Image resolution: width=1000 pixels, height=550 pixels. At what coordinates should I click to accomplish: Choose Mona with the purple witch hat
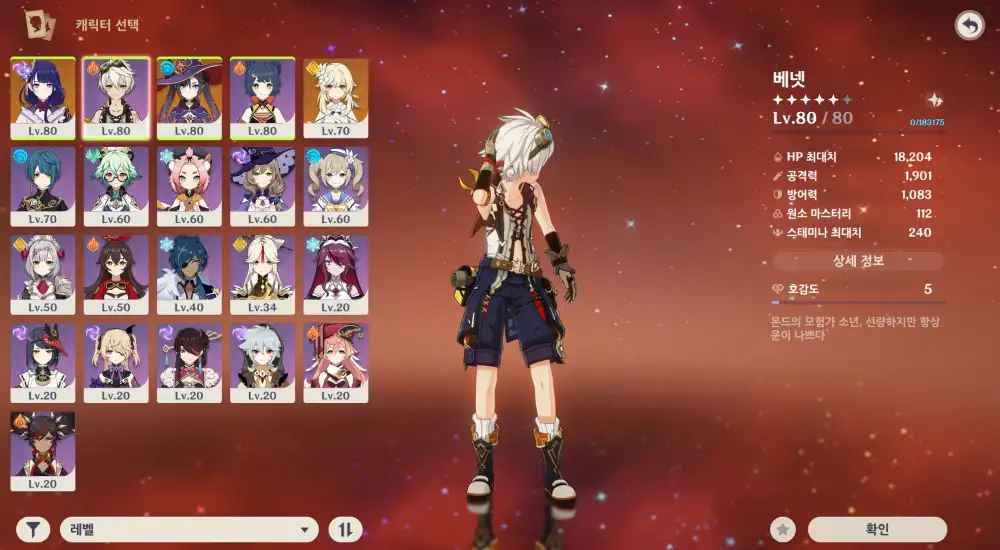tap(189, 96)
